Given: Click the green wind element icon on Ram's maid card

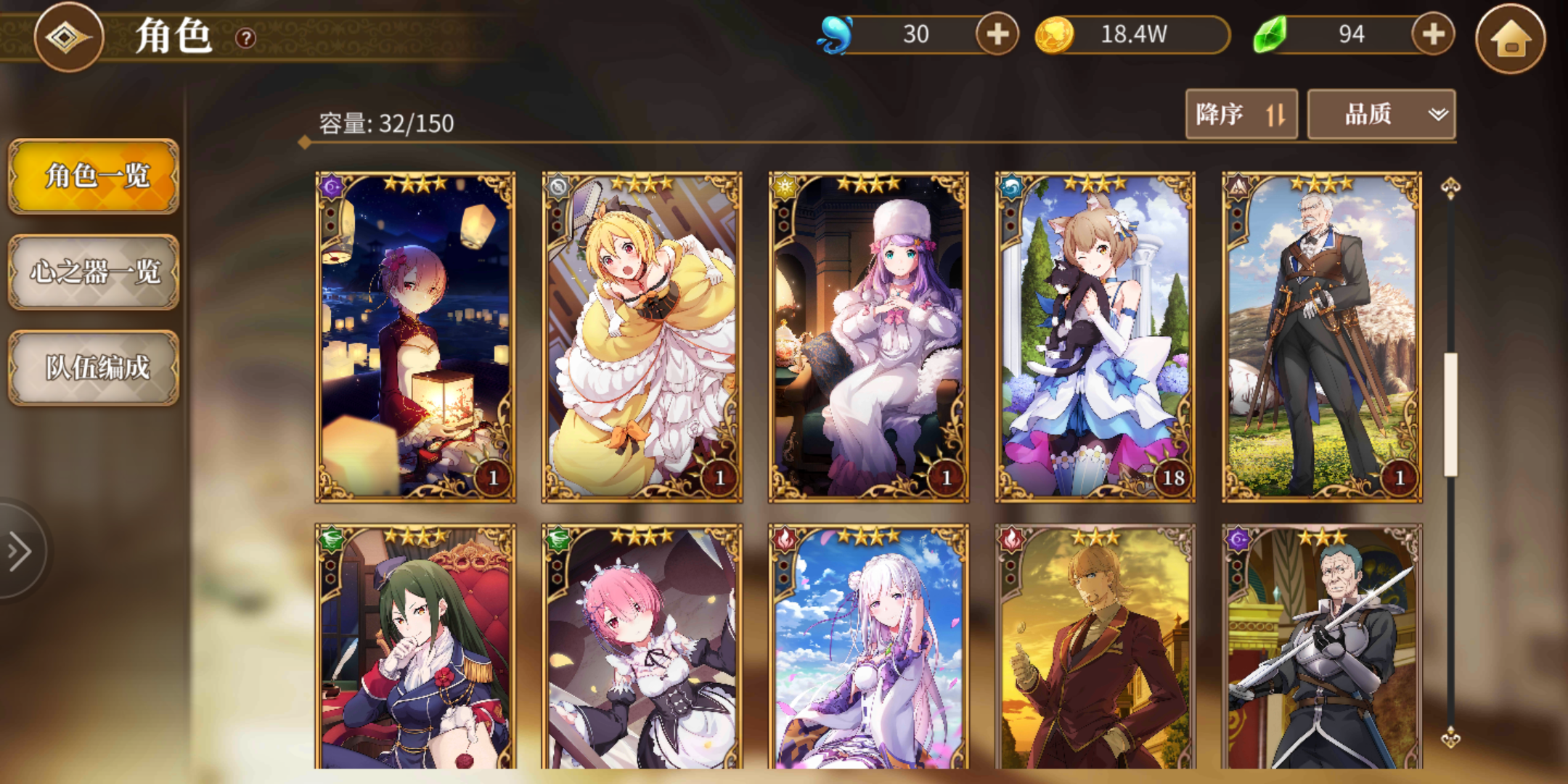Looking at the screenshot, I should pos(559,538).
